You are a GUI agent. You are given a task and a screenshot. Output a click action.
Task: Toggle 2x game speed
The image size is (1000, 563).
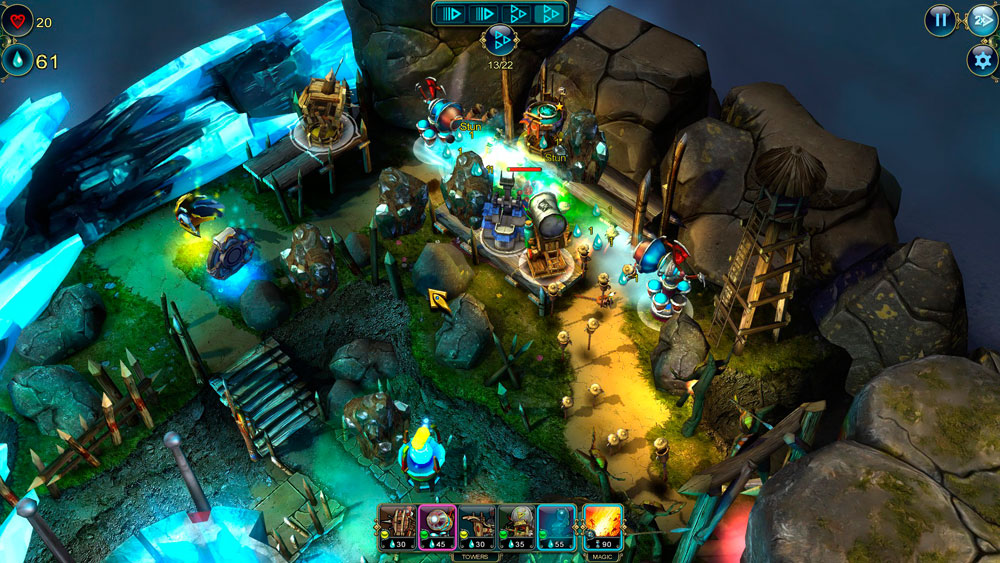tap(981, 20)
